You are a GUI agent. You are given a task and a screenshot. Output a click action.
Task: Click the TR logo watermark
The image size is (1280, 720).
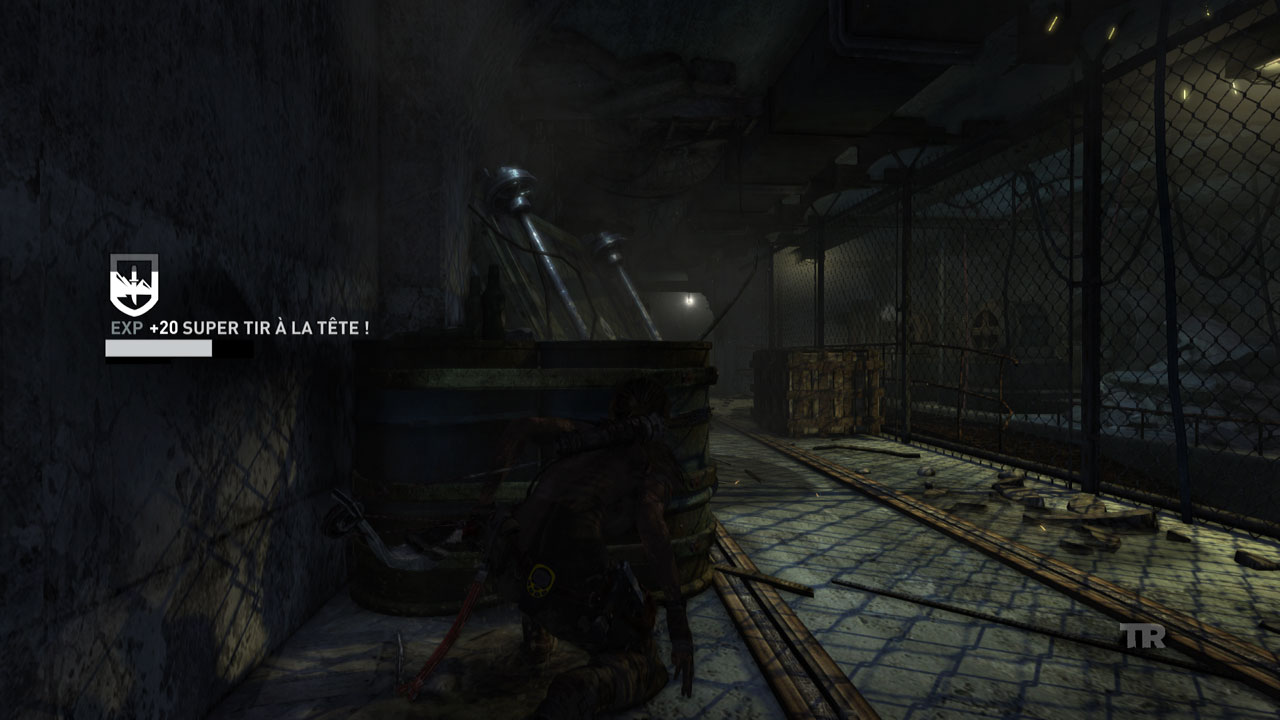tap(1142, 636)
